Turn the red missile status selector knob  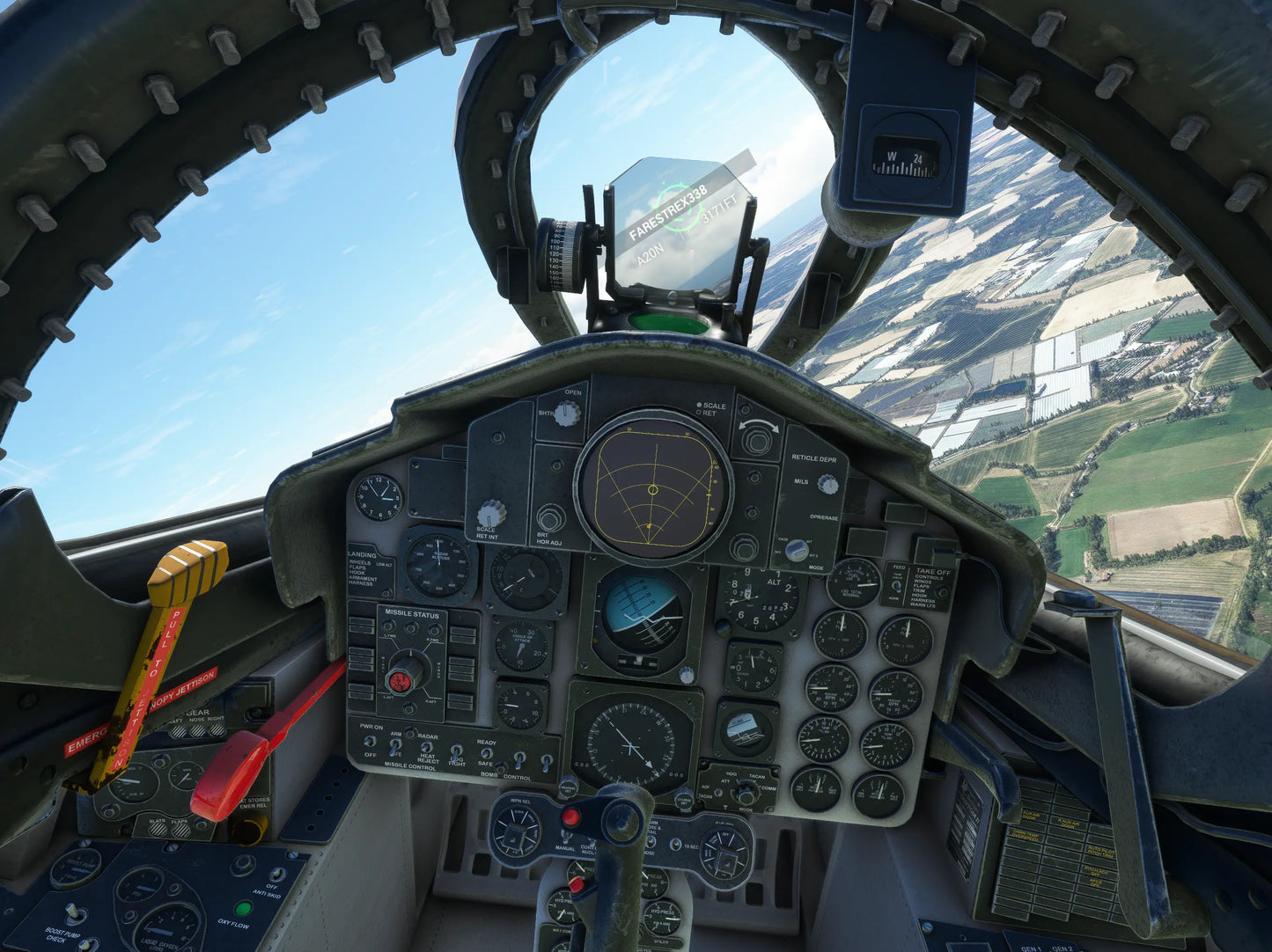click(x=404, y=677)
